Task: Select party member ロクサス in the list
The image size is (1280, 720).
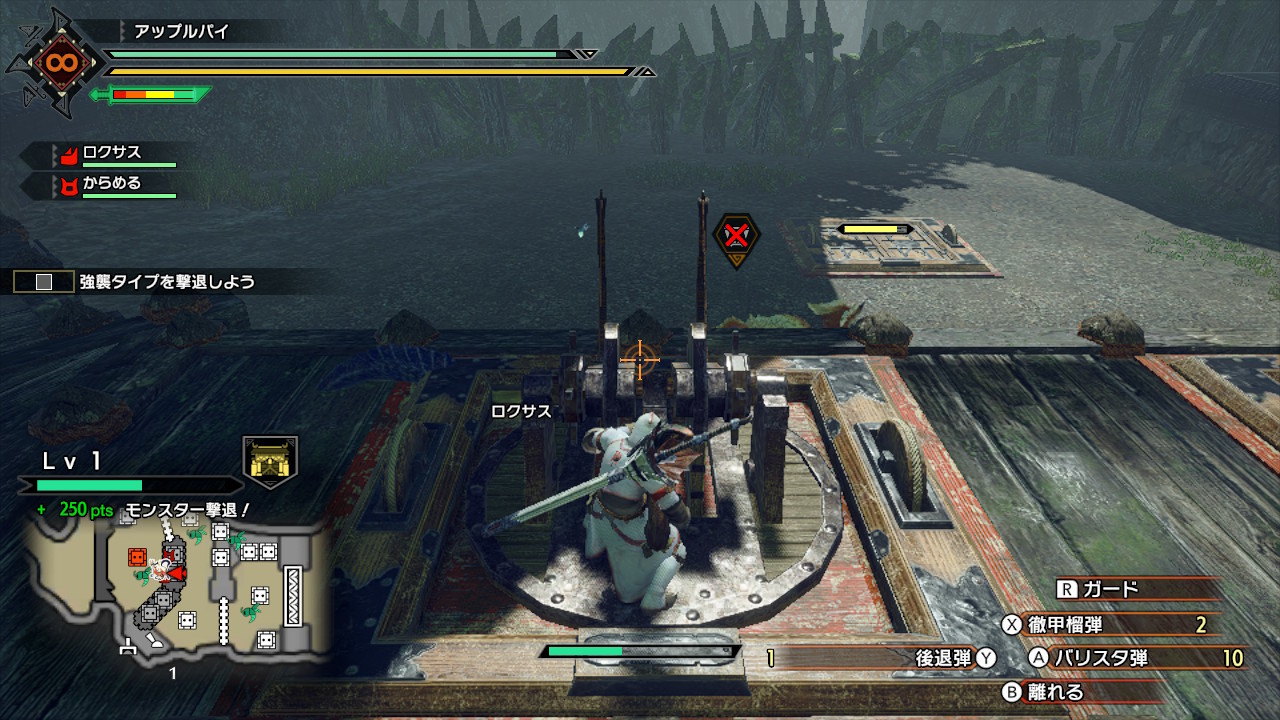Action: [111, 153]
